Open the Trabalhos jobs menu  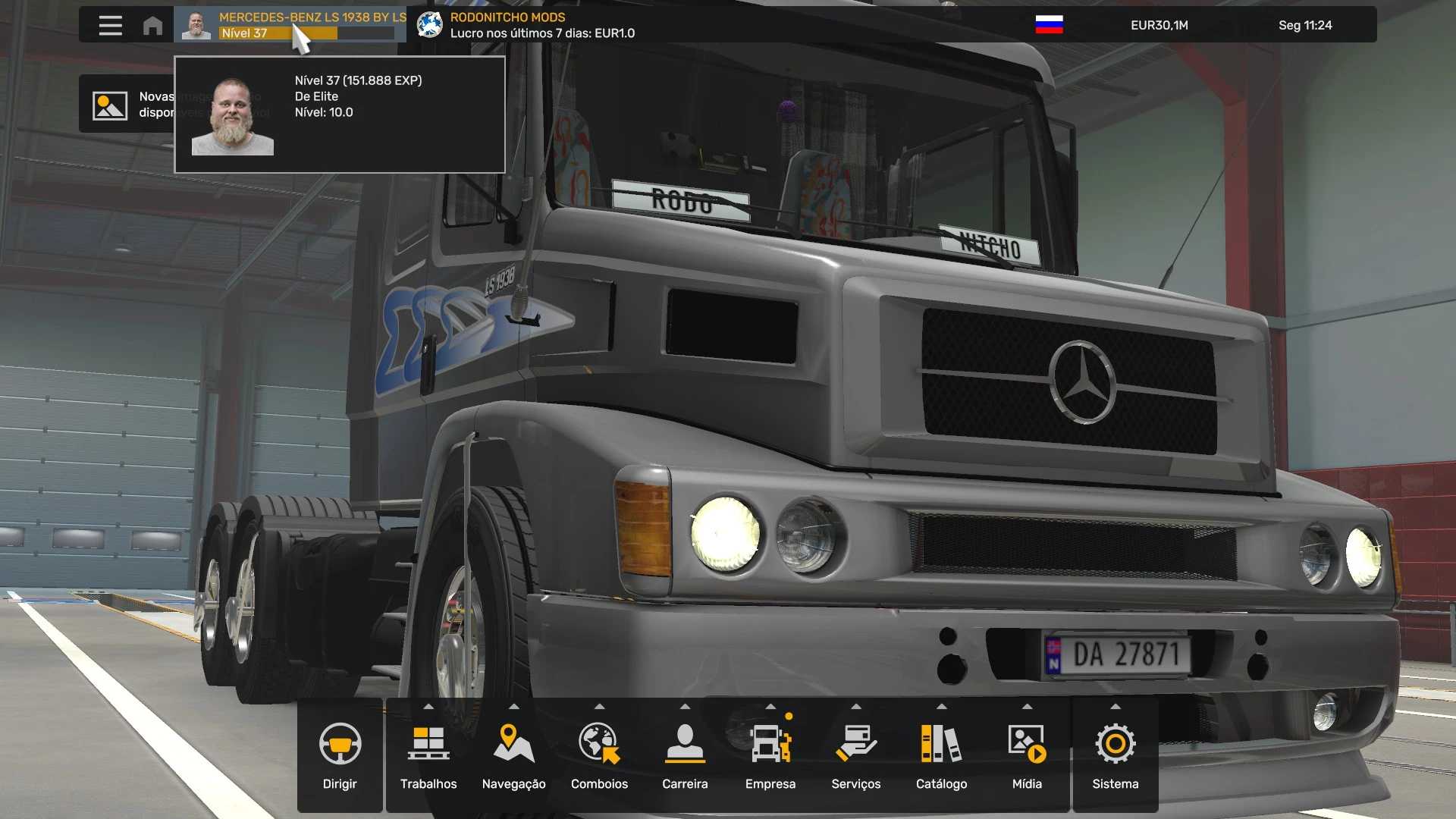coord(428,755)
